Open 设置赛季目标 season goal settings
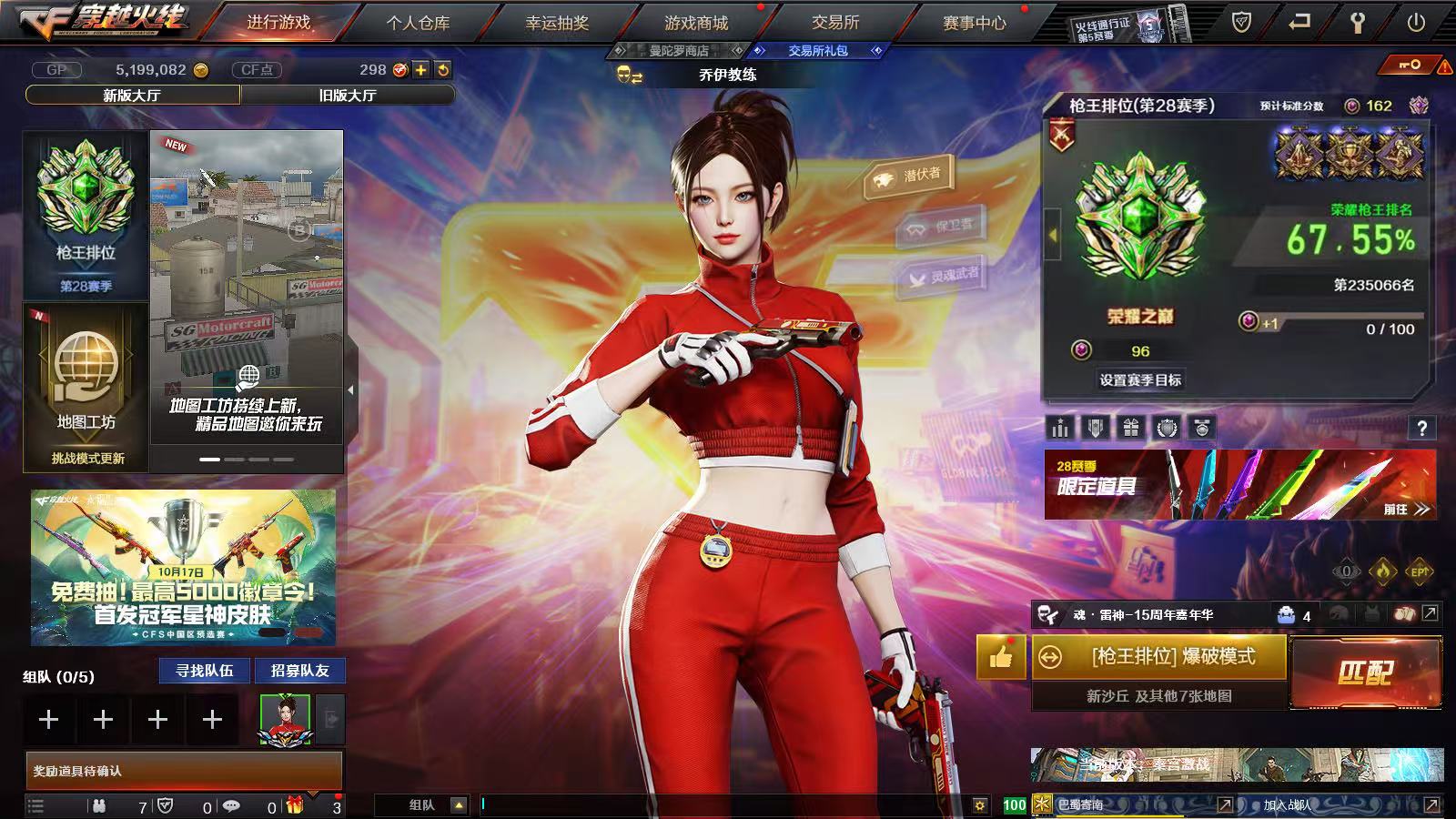The height and width of the screenshot is (819, 1456). pos(1140,380)
